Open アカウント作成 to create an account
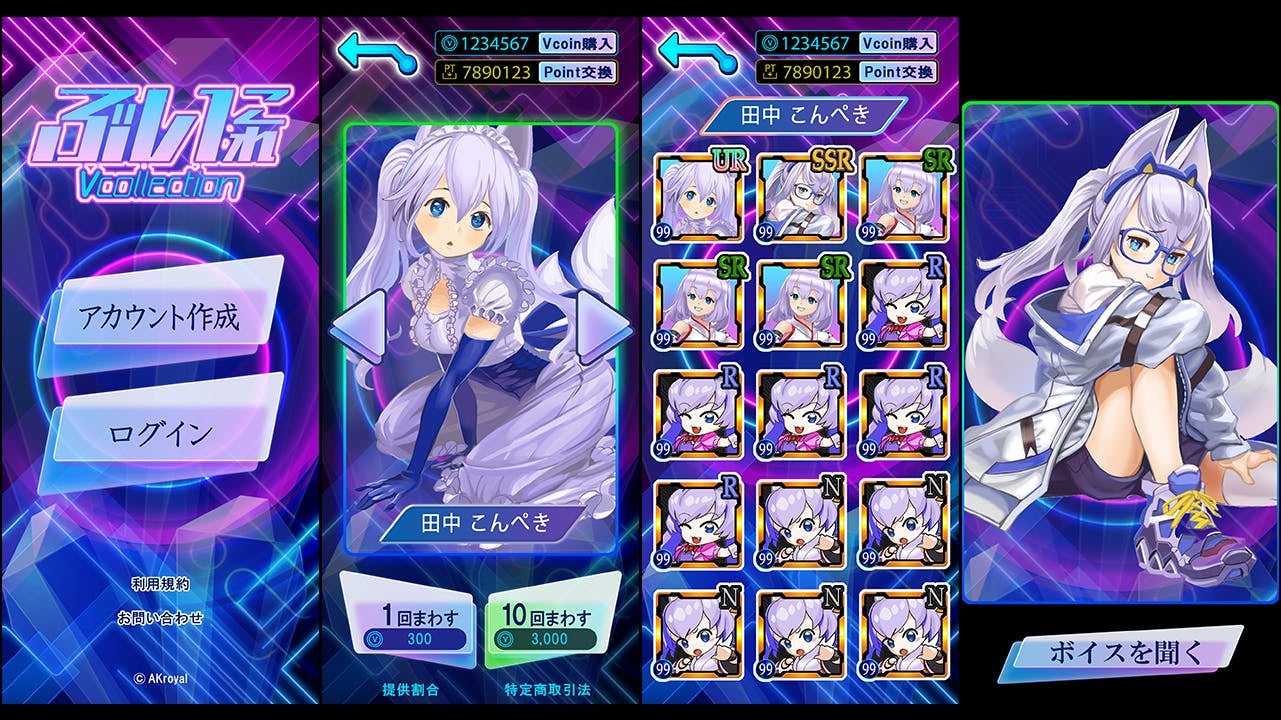 pos(160,318)
